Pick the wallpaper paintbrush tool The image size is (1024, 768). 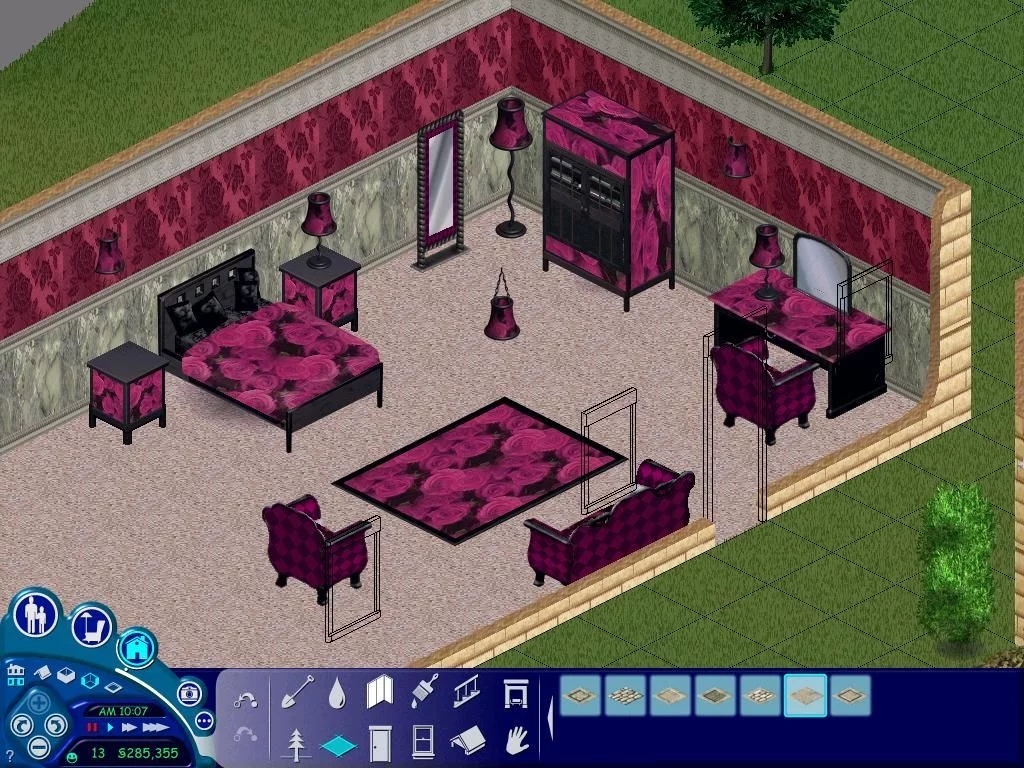[x=423, y=691]
